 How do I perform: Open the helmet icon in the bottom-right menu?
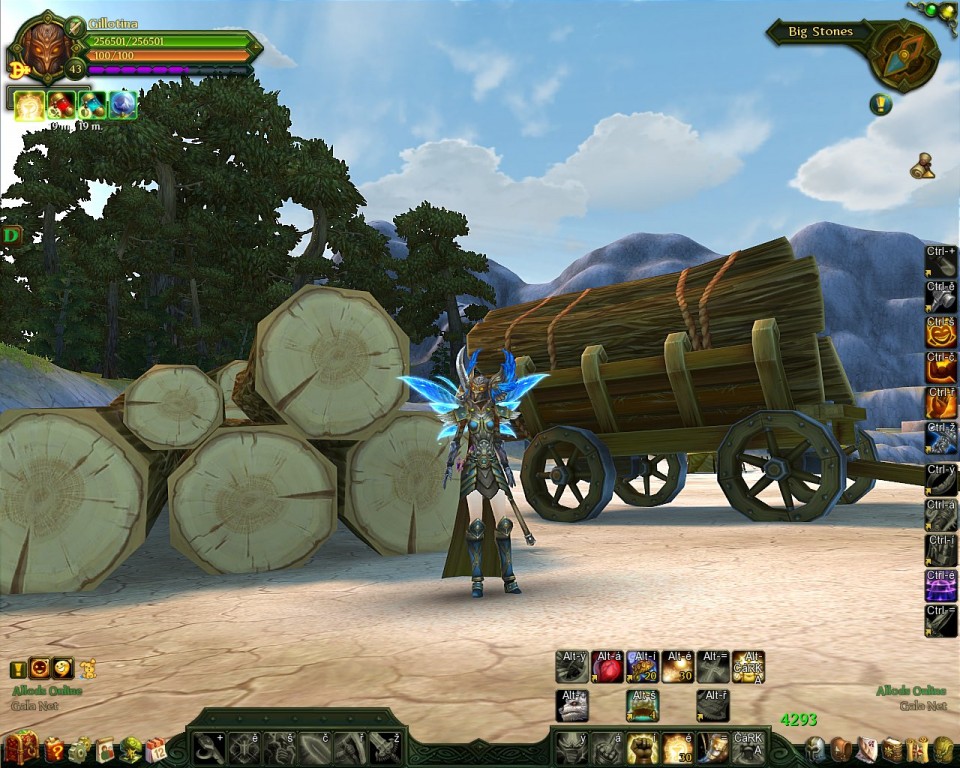[816, 749]
